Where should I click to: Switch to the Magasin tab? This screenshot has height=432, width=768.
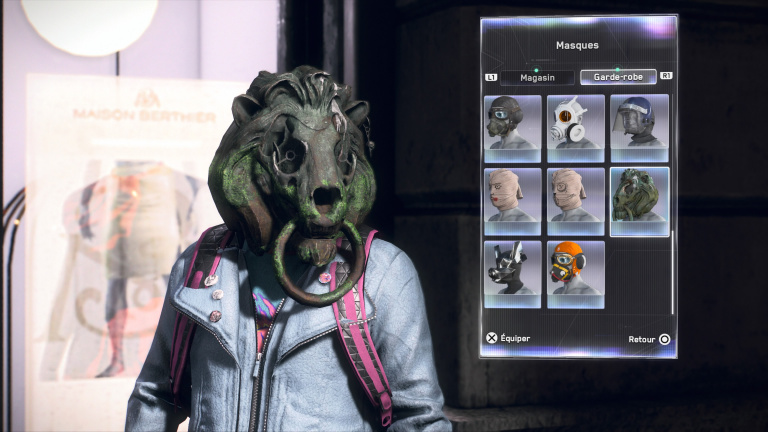tap(535, 77)
